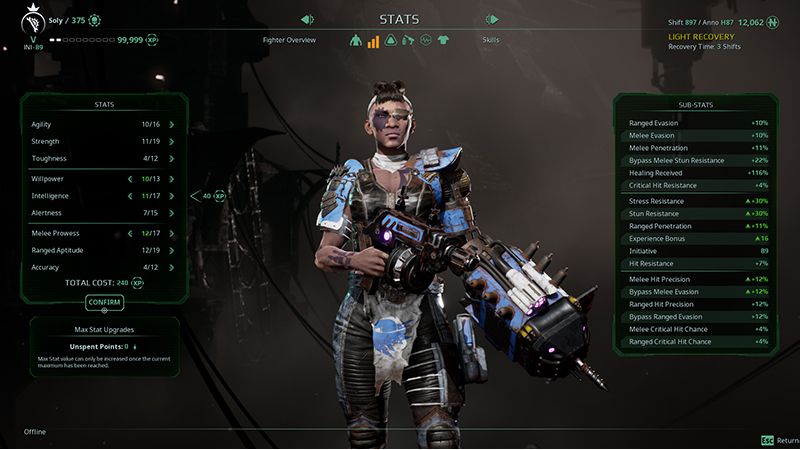This screenshot has width=800, height=450.
Task: Confirm the stat upgrades
Action: (x=104, y=301)
